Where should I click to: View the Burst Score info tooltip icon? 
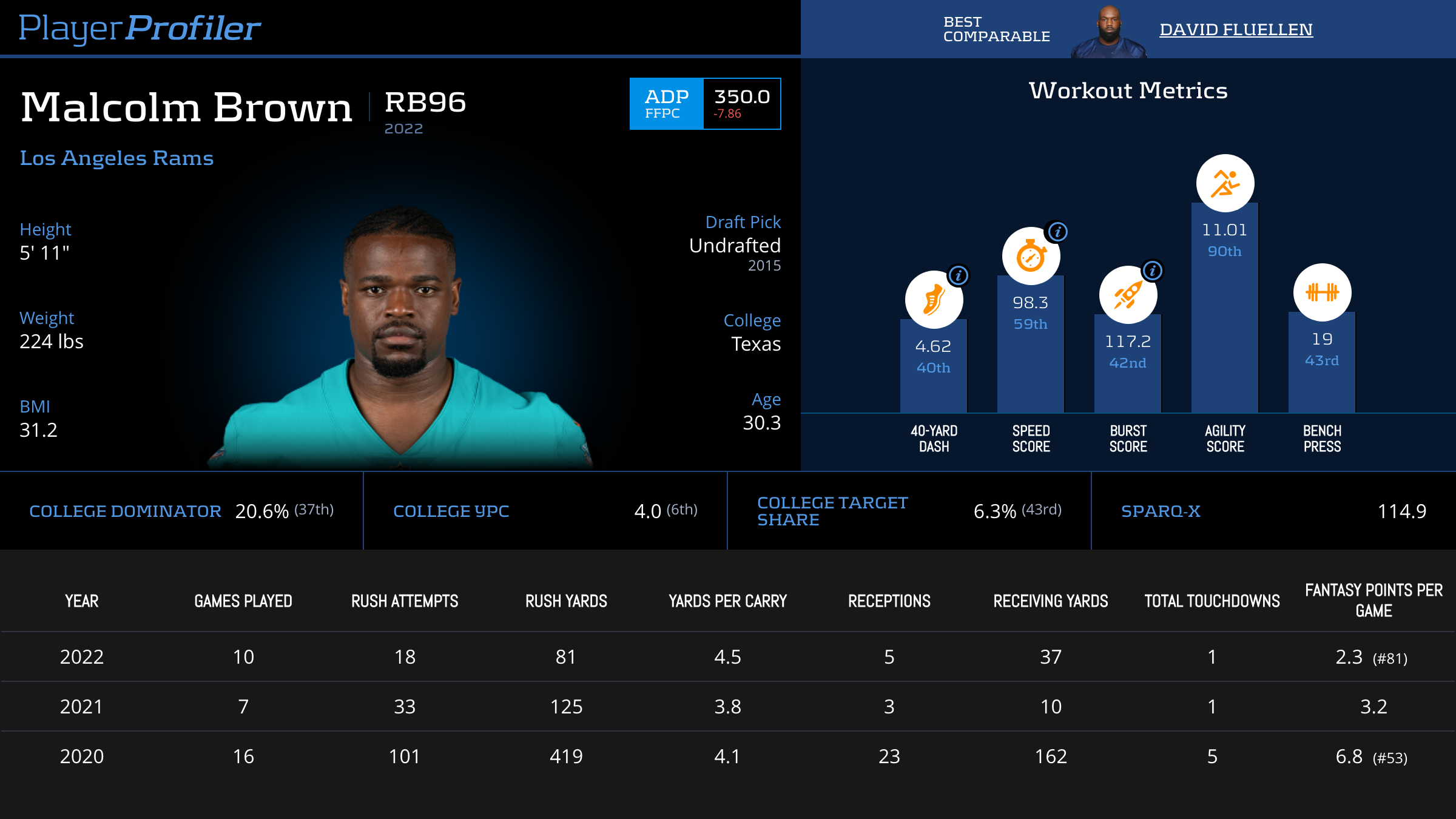[x=1153, y=271]
